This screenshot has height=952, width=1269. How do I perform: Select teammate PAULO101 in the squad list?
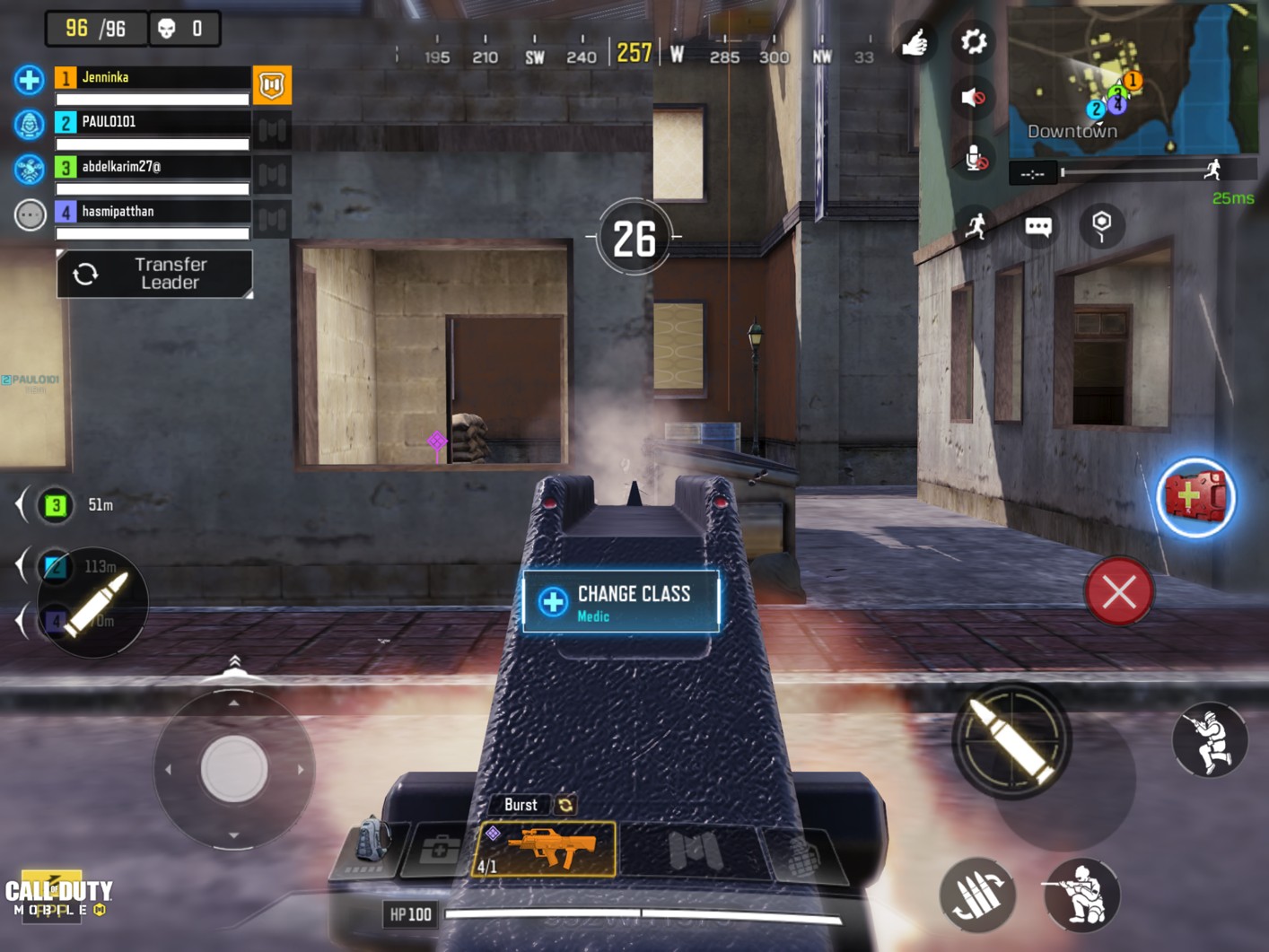click(x=151, y=122)
